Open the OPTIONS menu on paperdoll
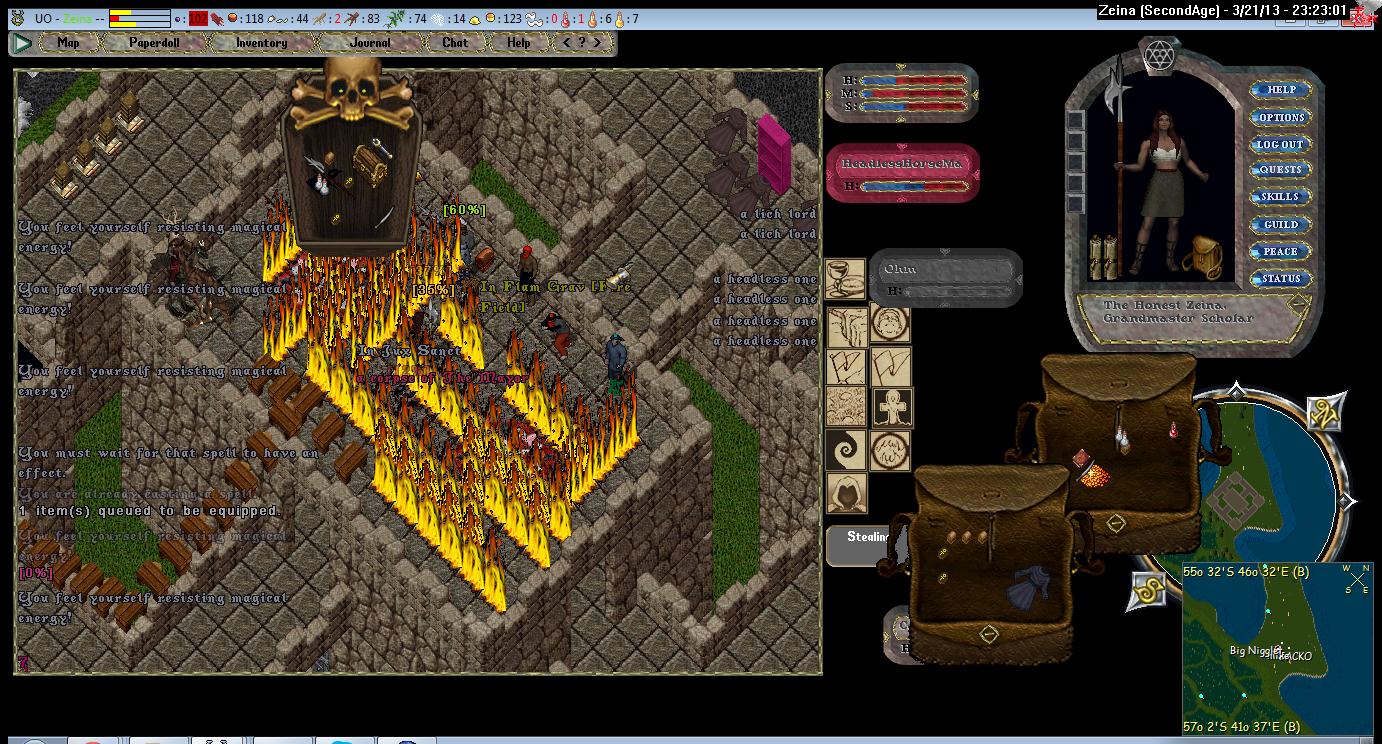The width and height of the screenshot is (1382, 744). pos(1280,117)
